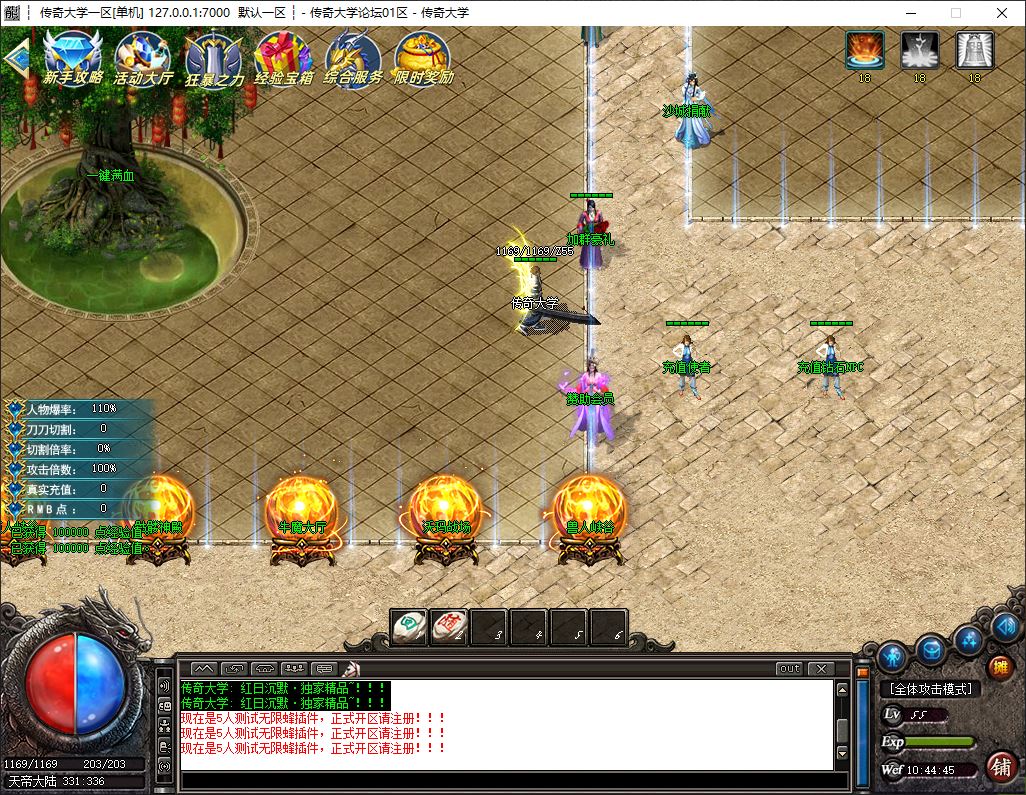Open the 综合服务 dragon icon
Image resolution: width=1026 pixels, height=795 pixels.
353,56
